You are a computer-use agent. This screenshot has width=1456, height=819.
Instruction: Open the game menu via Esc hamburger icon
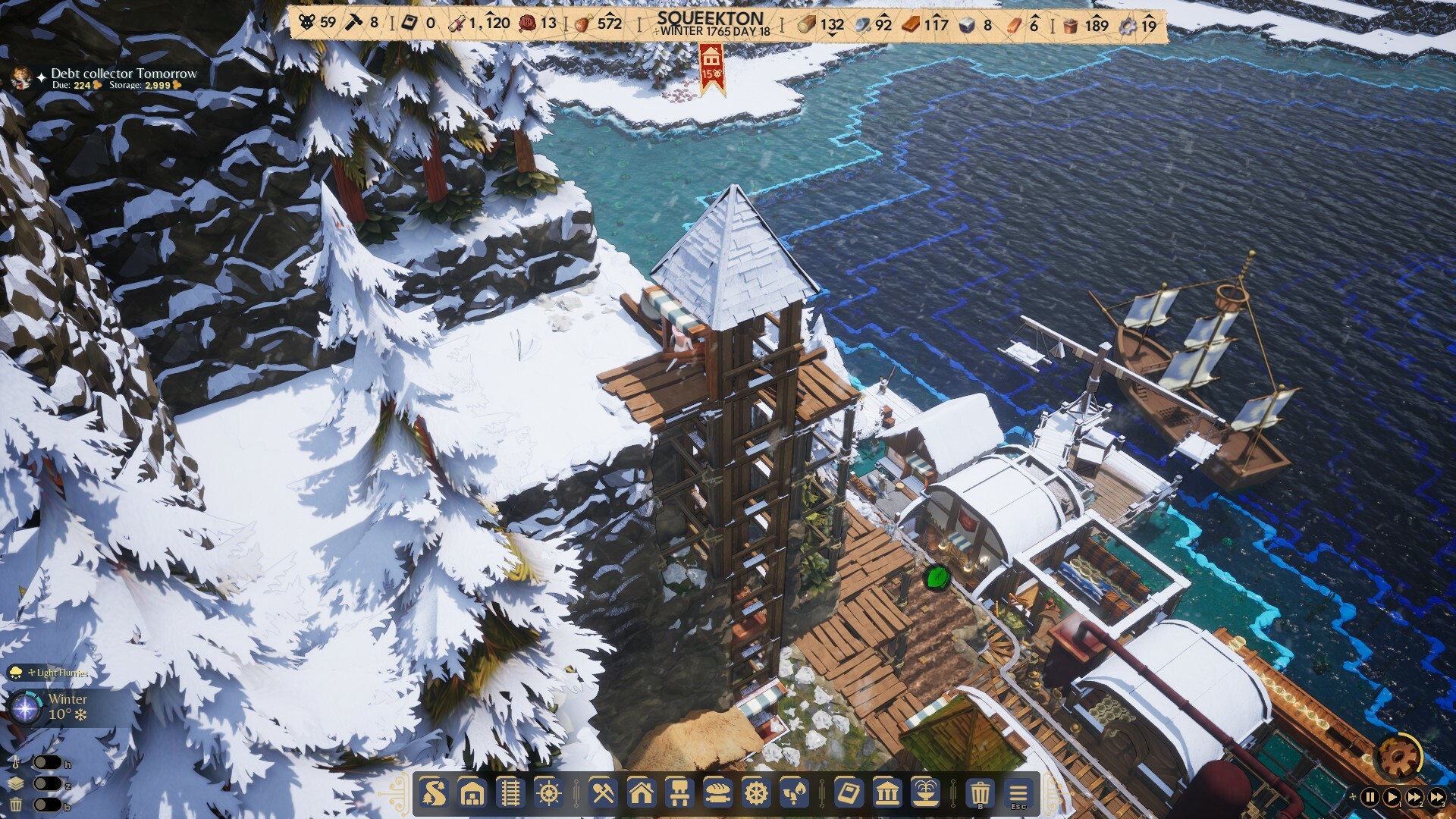(x=1019, y=795)
